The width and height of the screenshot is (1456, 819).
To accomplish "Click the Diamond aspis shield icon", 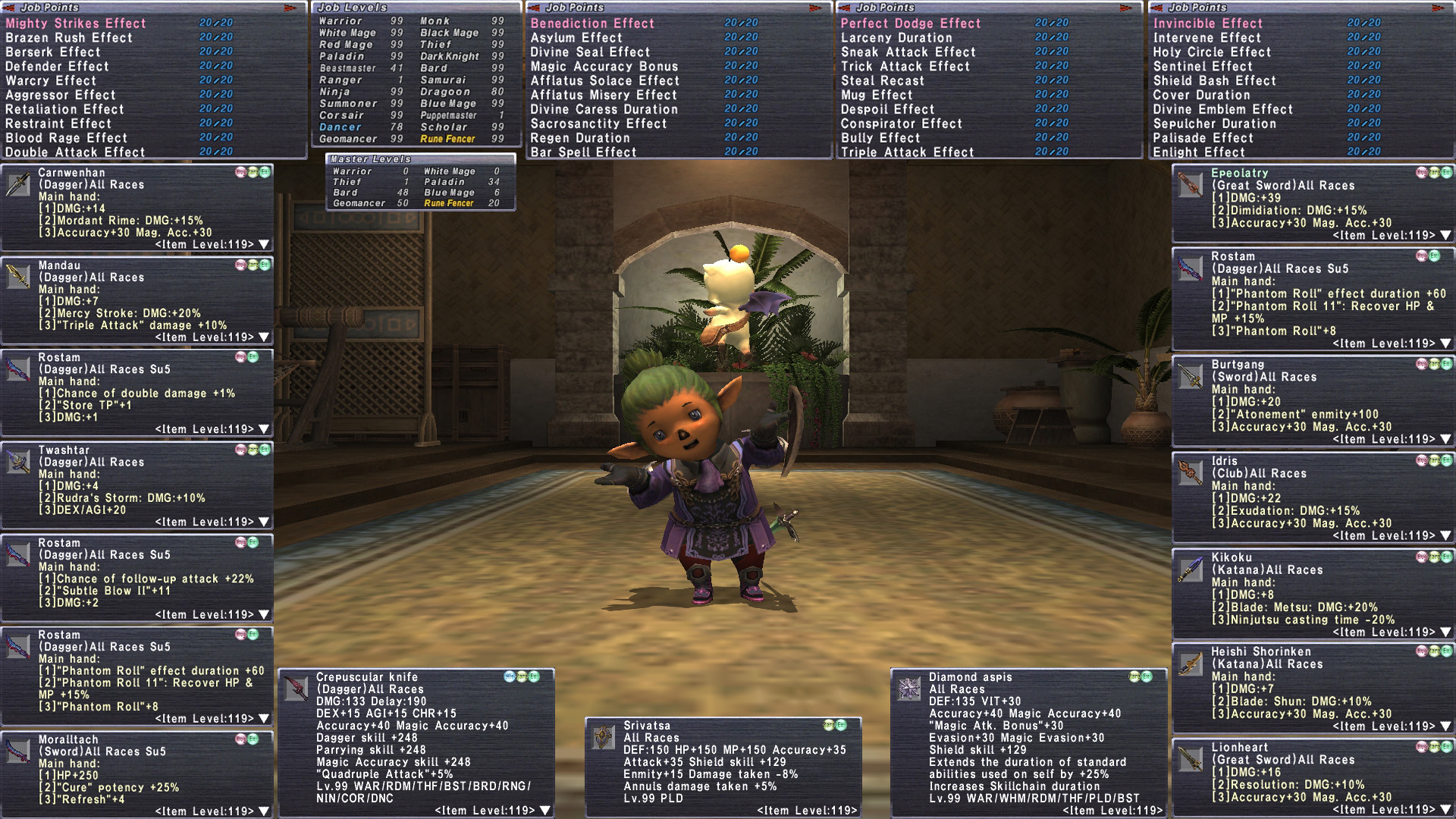I will pos(908,689).
